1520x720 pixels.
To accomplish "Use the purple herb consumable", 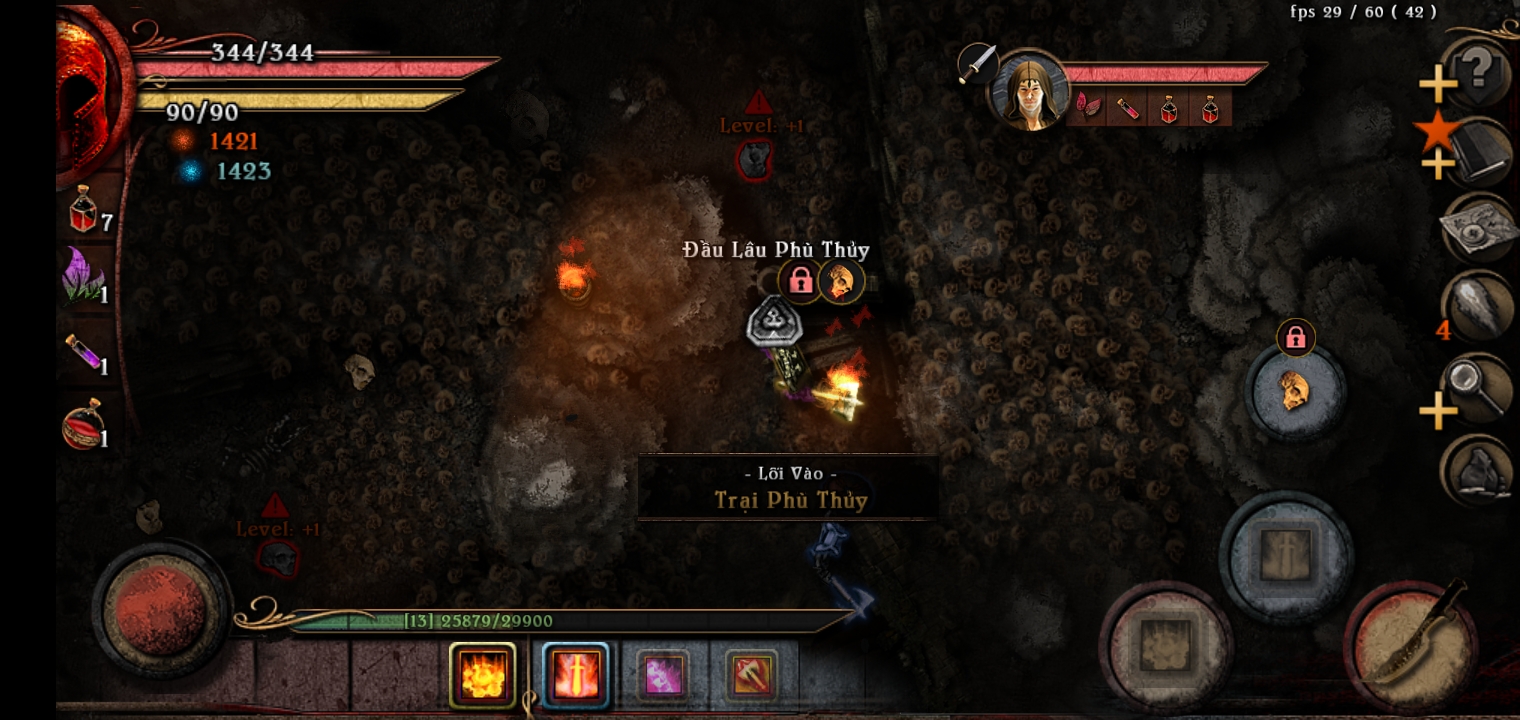I will pyautogui.click(x=85, y=276).
